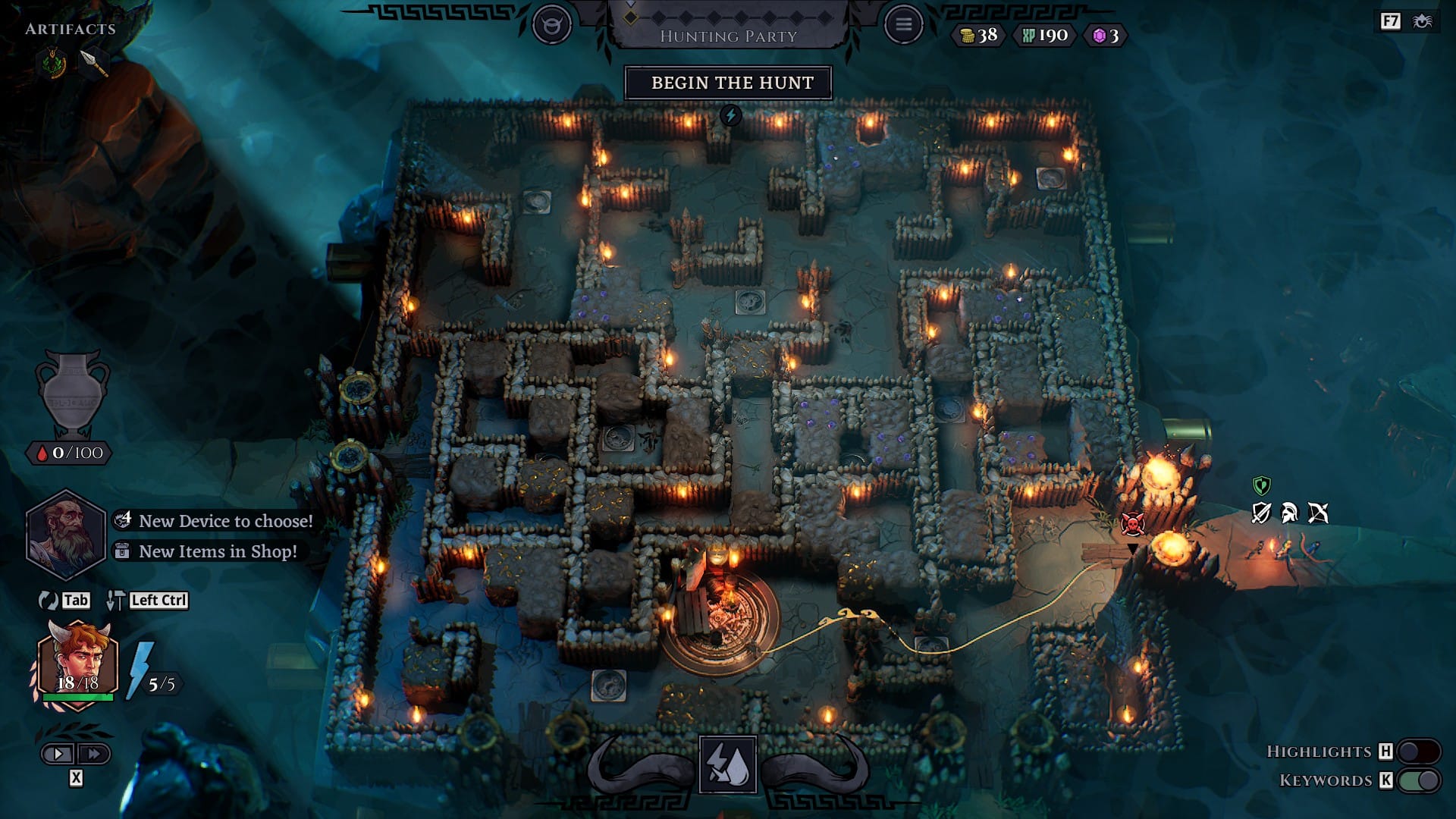This screenshot has width=1456, height=819.
Task: Select the bearded craftsman portrait
Action: tap(65, 533)
